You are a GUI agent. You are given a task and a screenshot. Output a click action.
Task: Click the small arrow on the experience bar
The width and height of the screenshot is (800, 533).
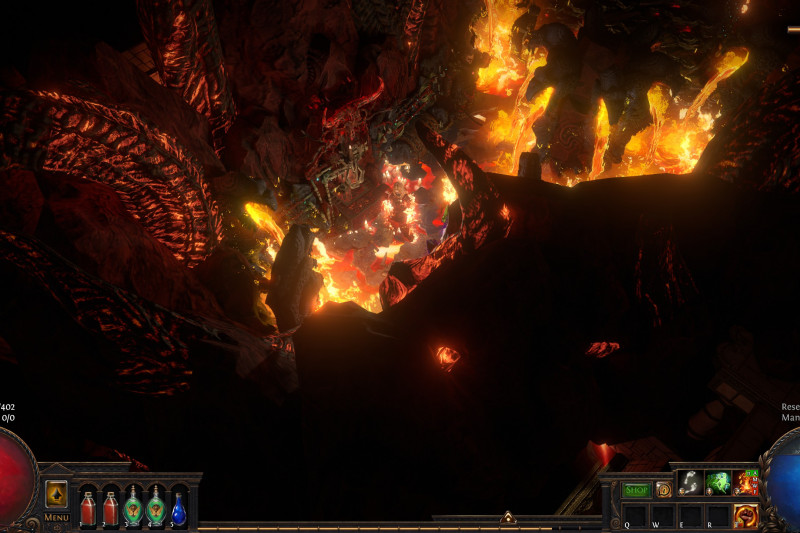click(x=508, y=518)
